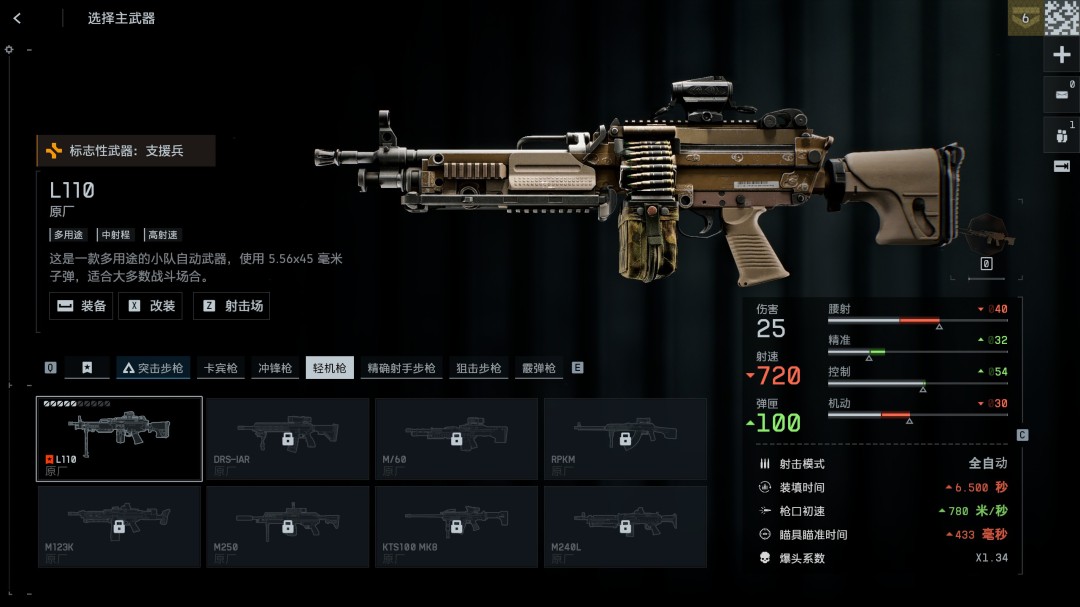Viewport: 1080px width, 607px height.
Task: Select the locked M250 weapon tile
Action: point(287,526)
